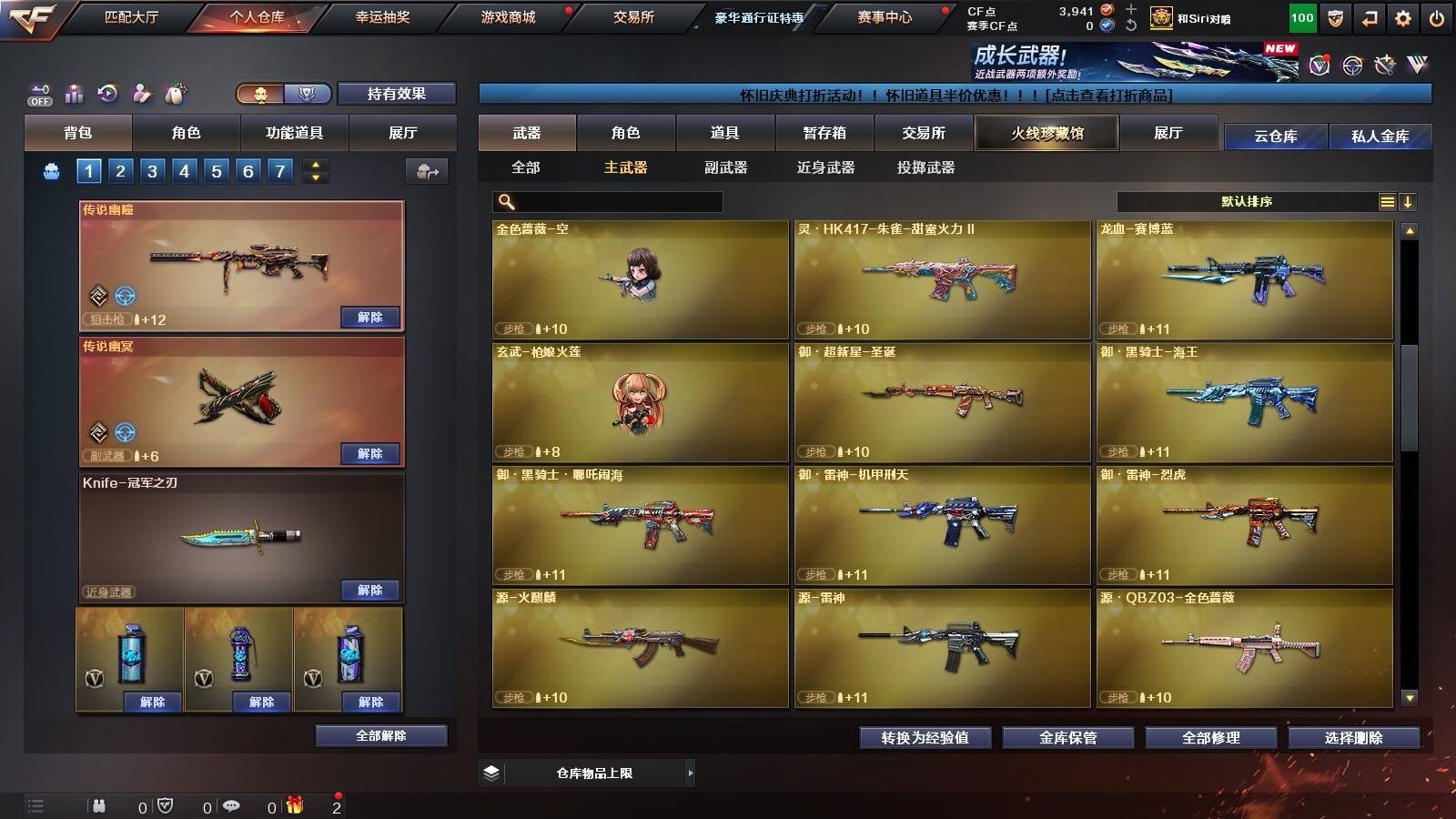Click the V badge icon with red notification dot

coord(1319,66)
